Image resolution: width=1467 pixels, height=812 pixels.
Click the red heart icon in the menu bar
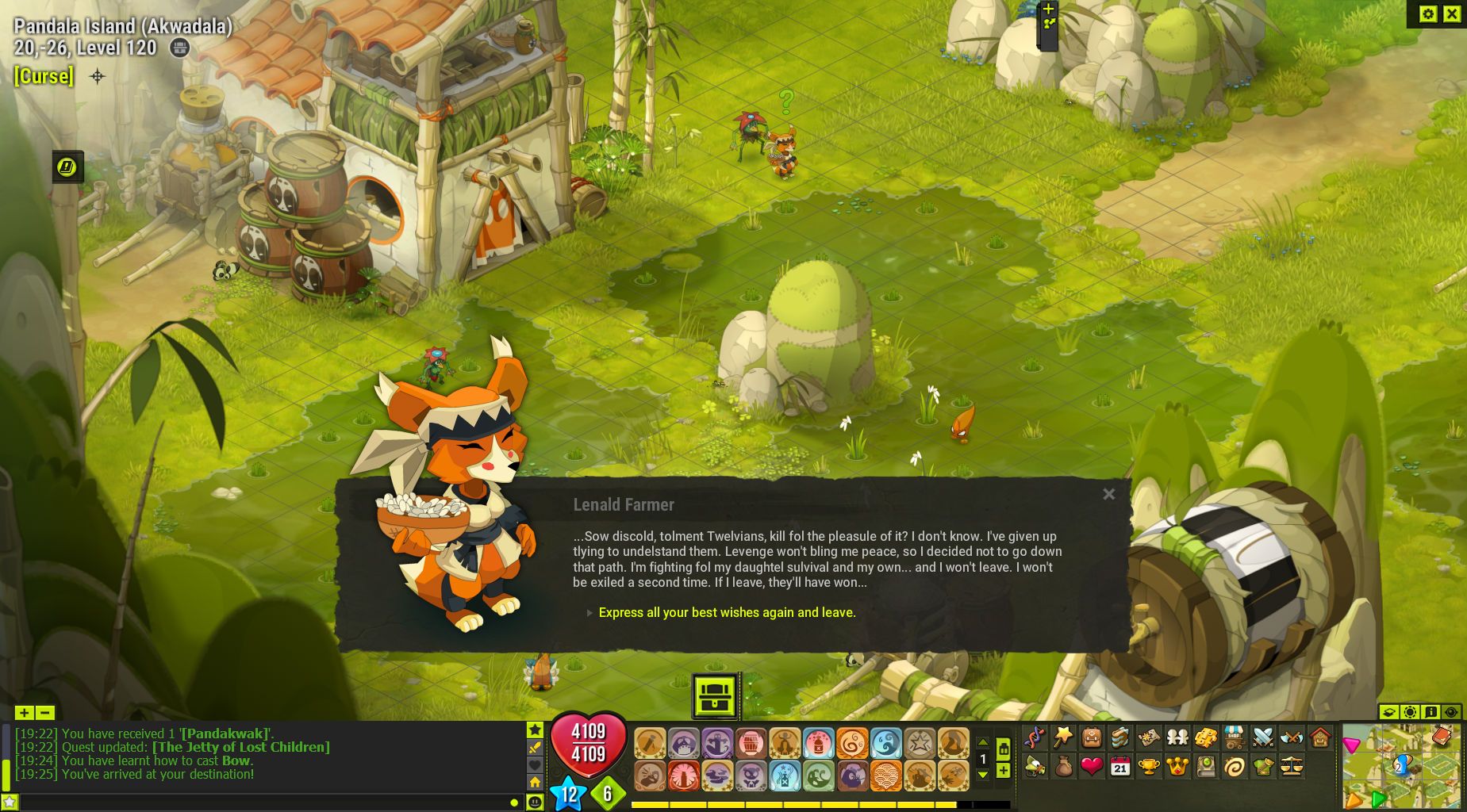(1092, 767)
